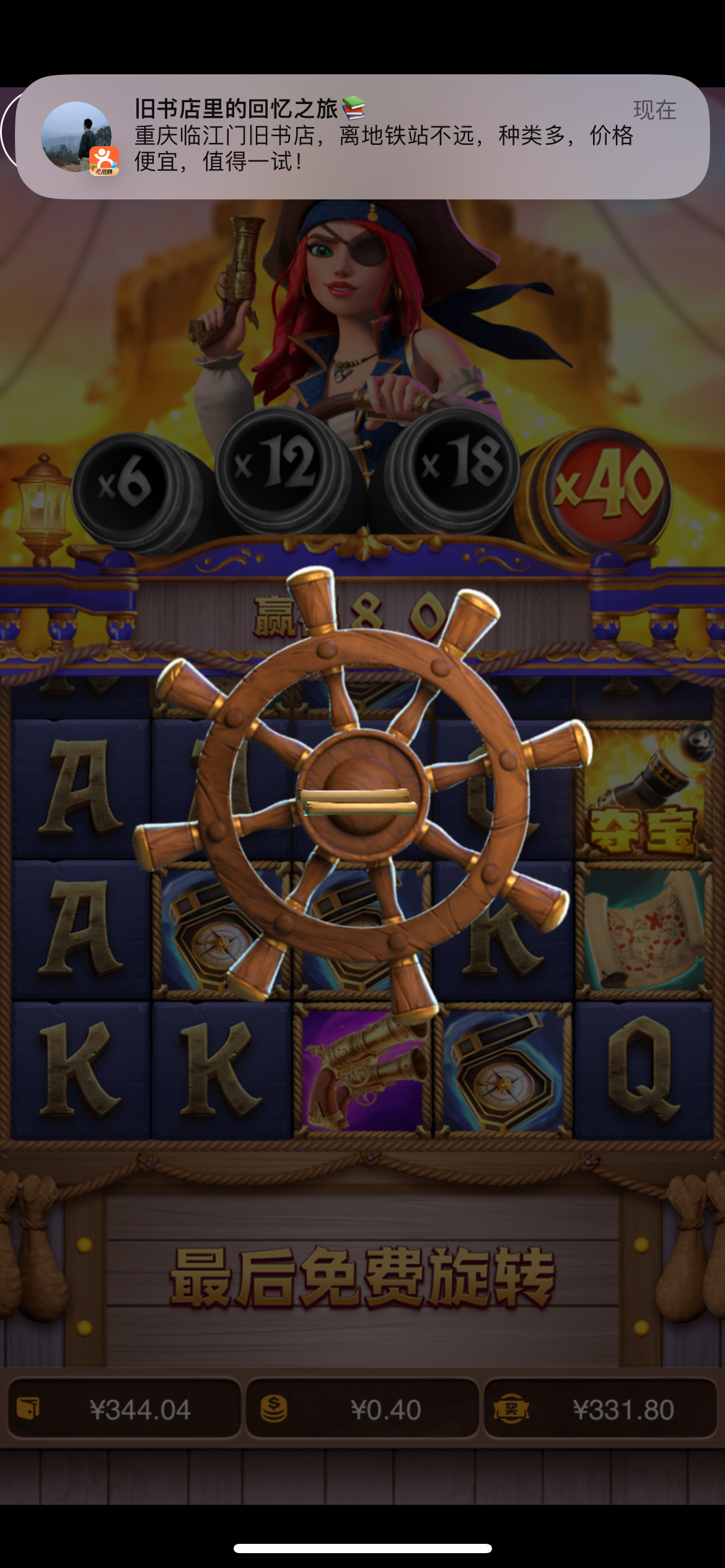This screenshot has height=1568, width=725.
Task: Open the ¥331.80 winnings panel
Action: pos(600,1409)
